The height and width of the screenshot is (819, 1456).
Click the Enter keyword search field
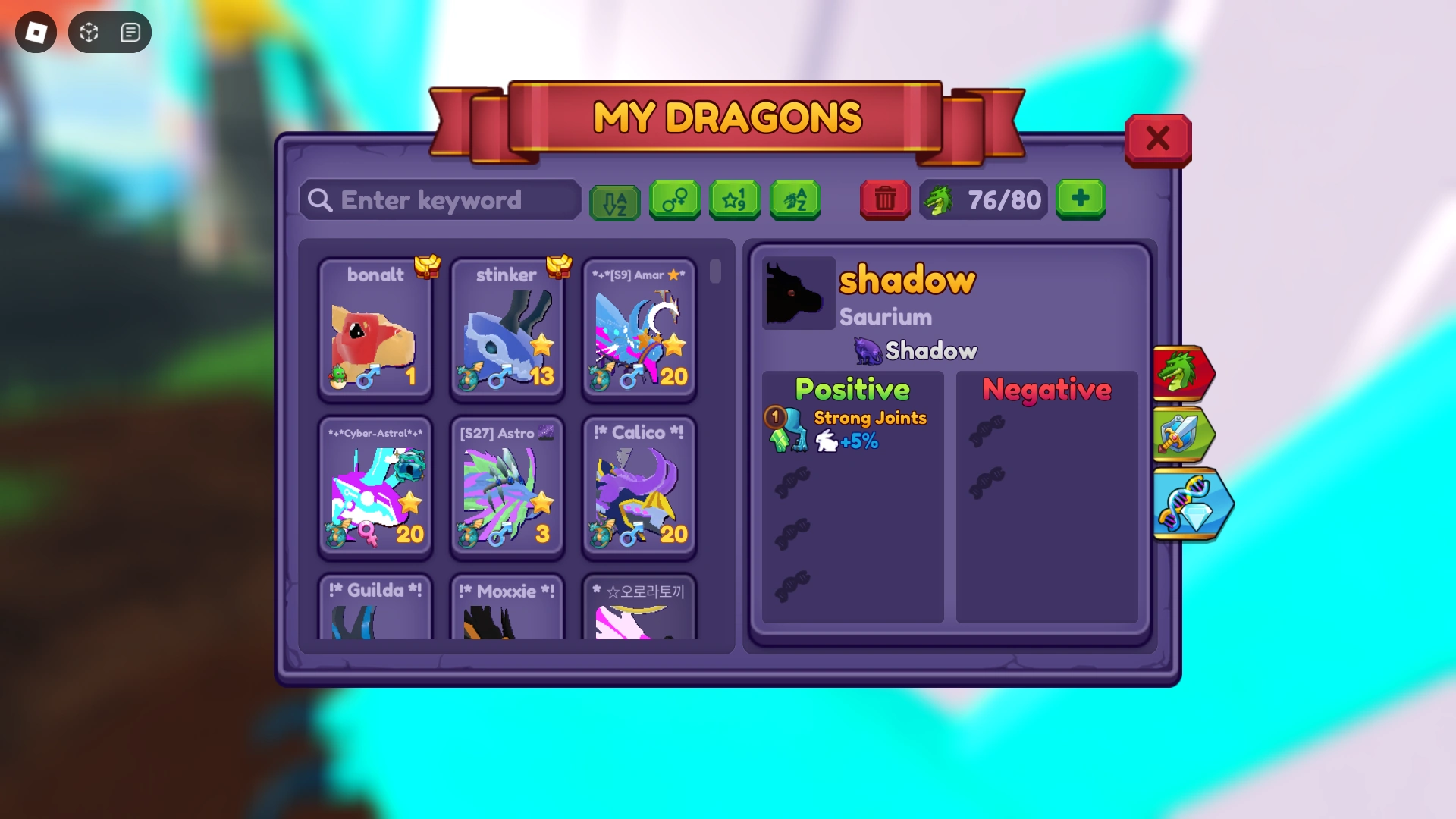click(x=440, y=200)
